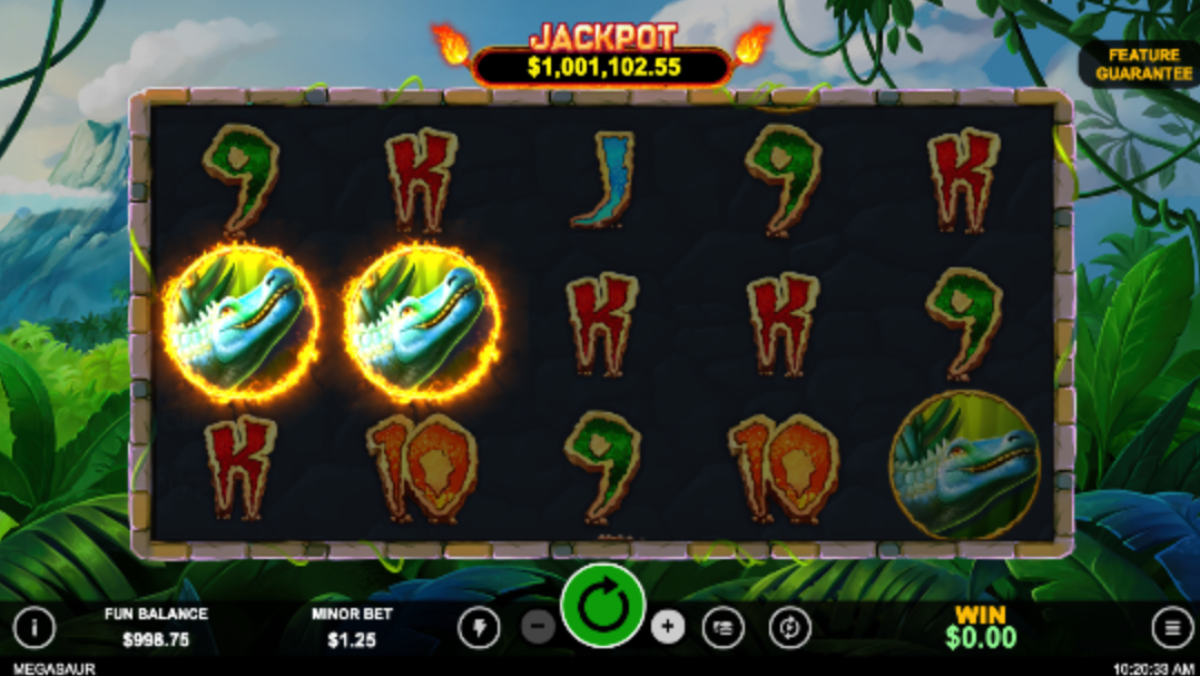Decrease the bet with minus button
The width and height of the screenshot is (1200, 676).
tap(538, 627)
